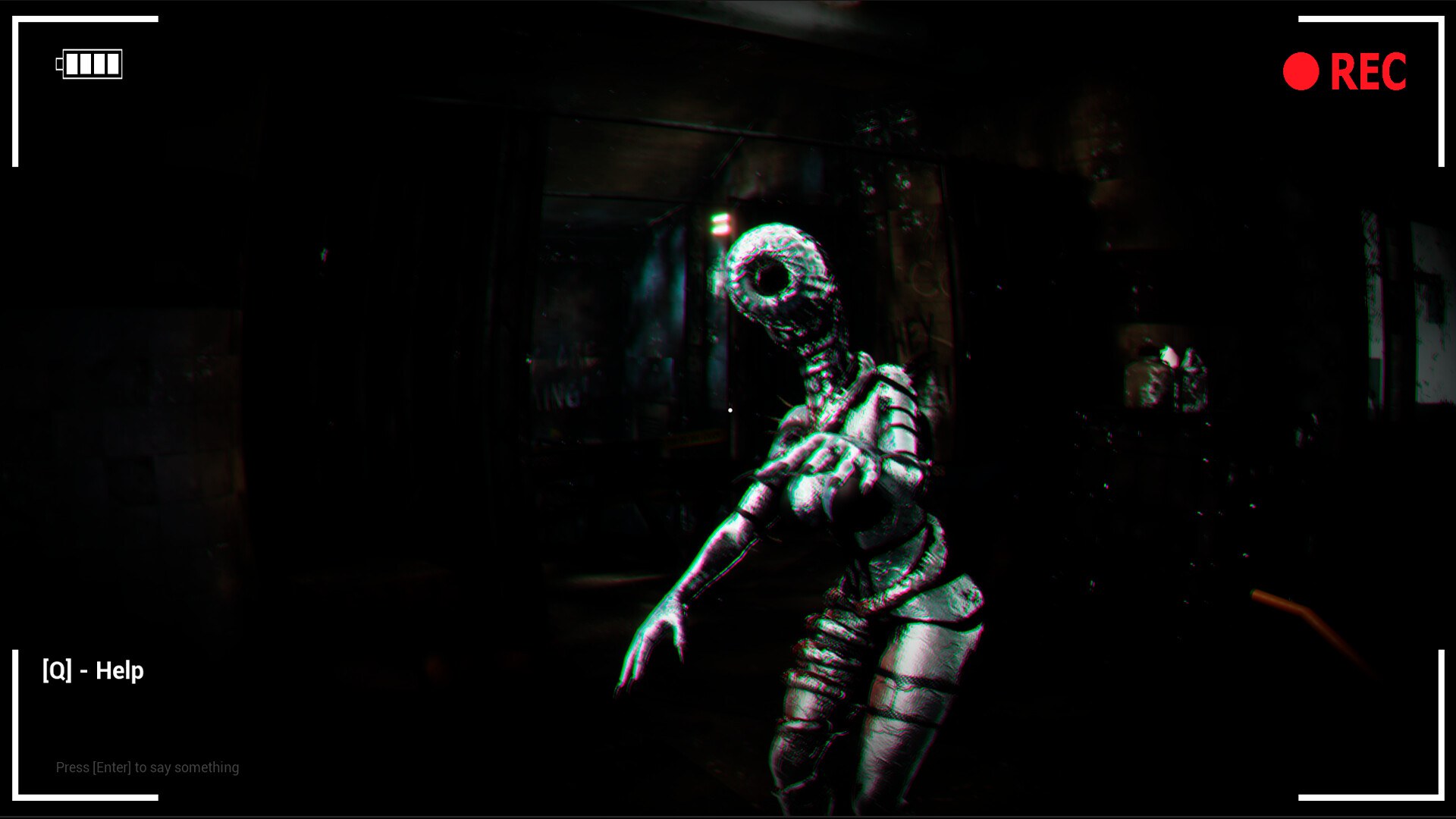Toggle the help overlay via [Q] label

coord(93,670)
